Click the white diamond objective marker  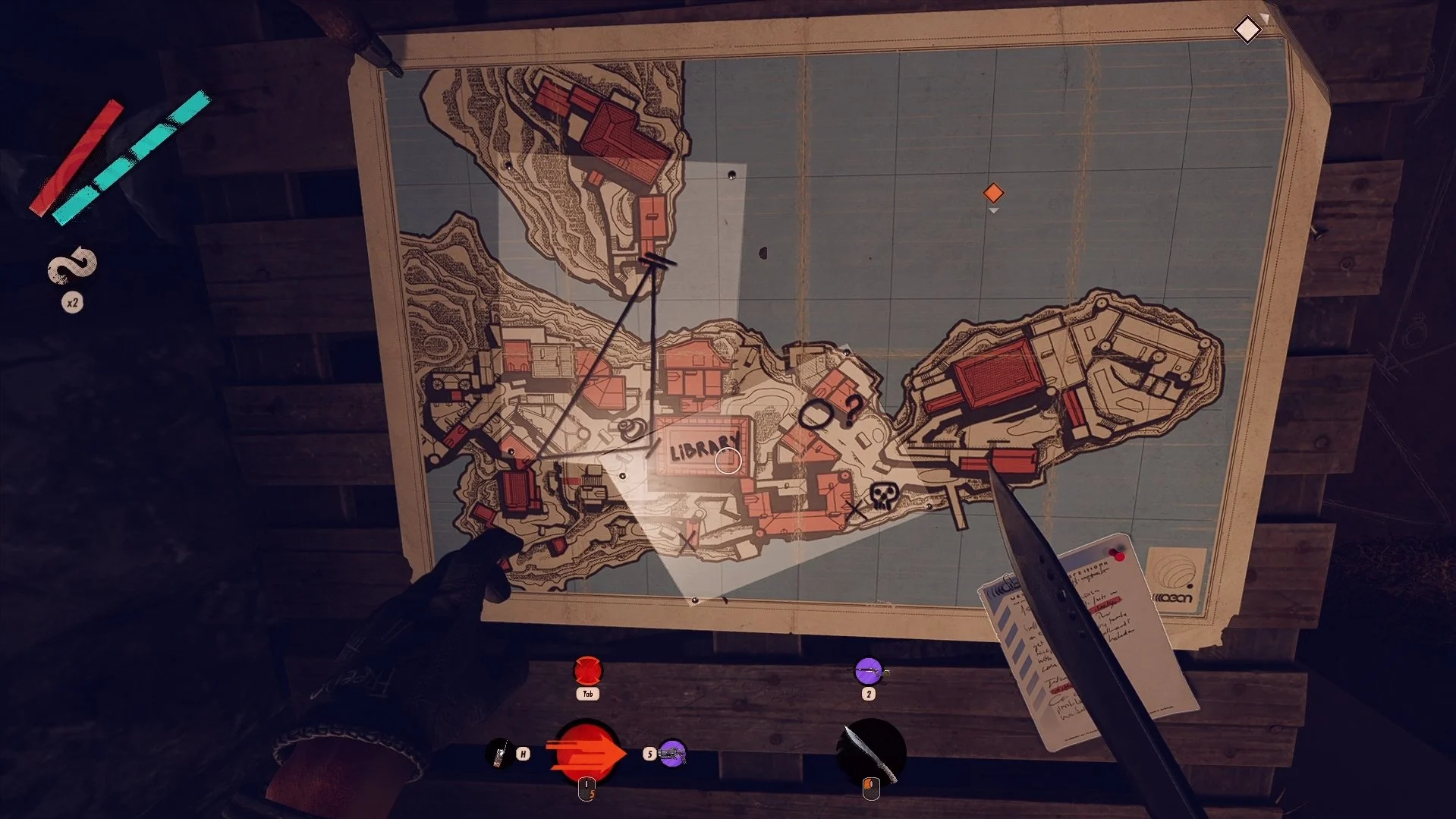tap(1247, 30)
